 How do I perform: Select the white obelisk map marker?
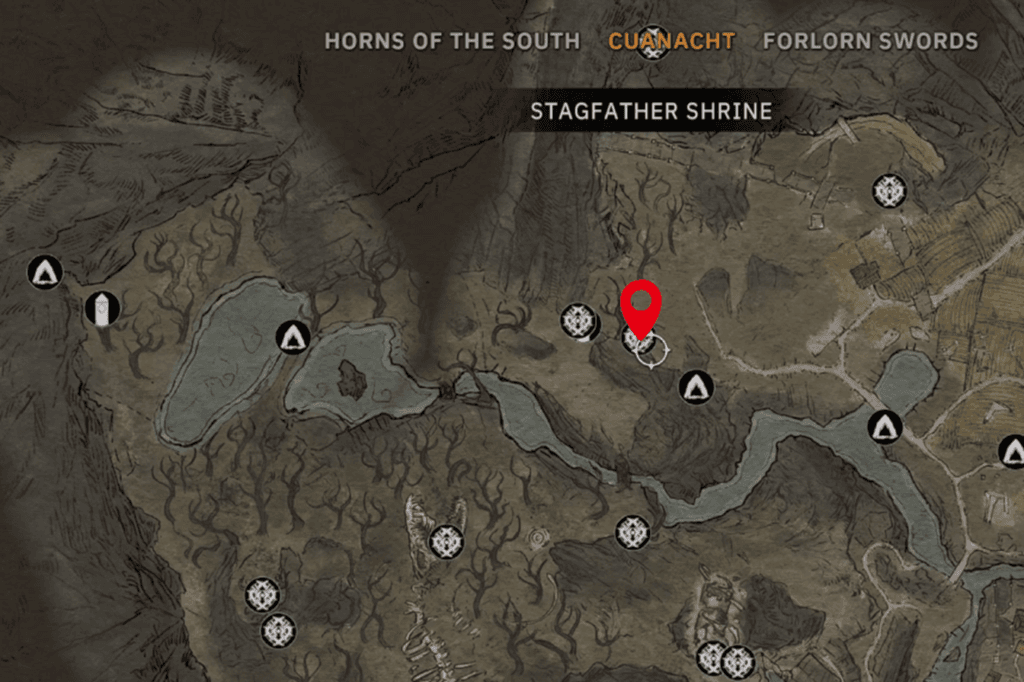pyautogui.click(x=101, y=309)
